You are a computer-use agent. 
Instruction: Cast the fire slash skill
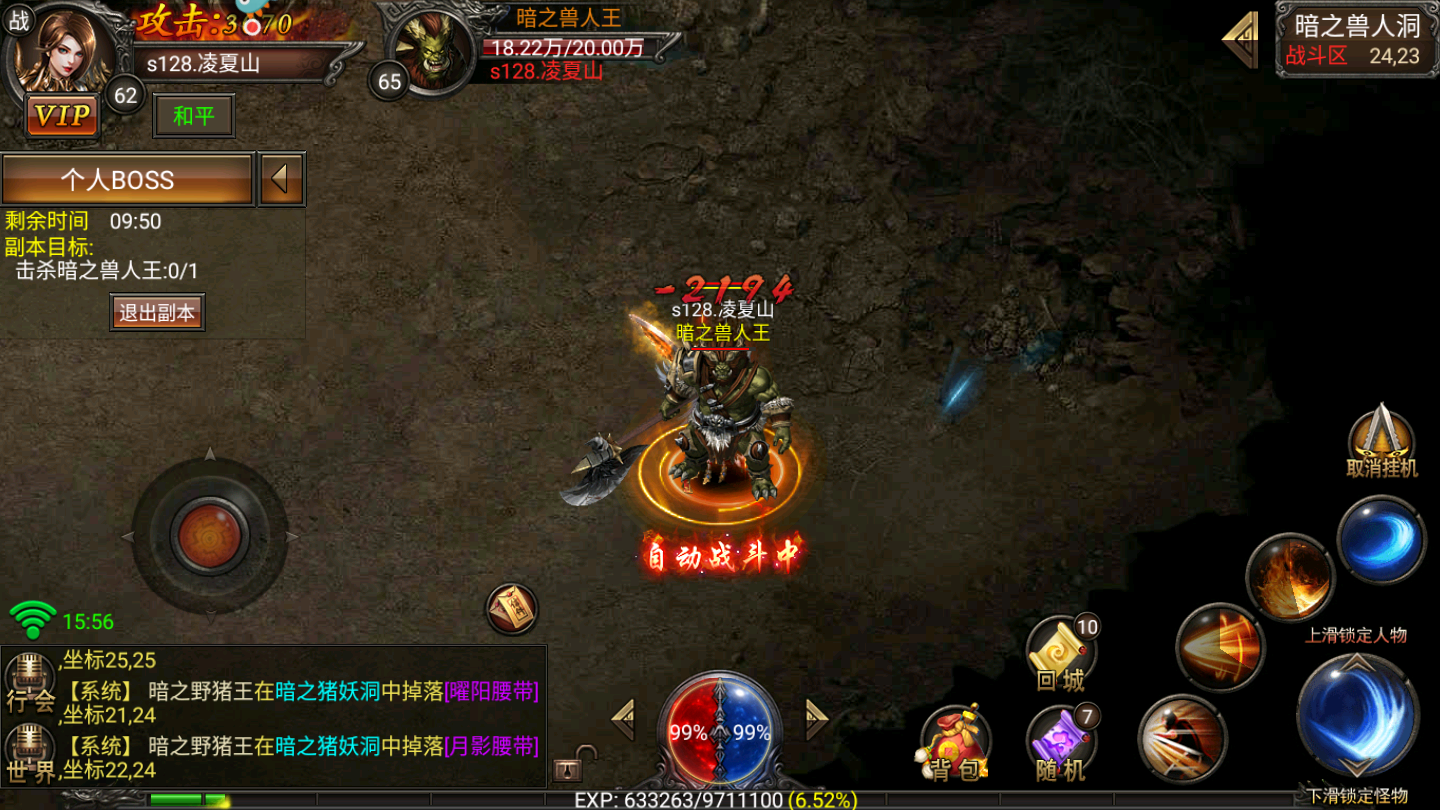coord(1290,578)
